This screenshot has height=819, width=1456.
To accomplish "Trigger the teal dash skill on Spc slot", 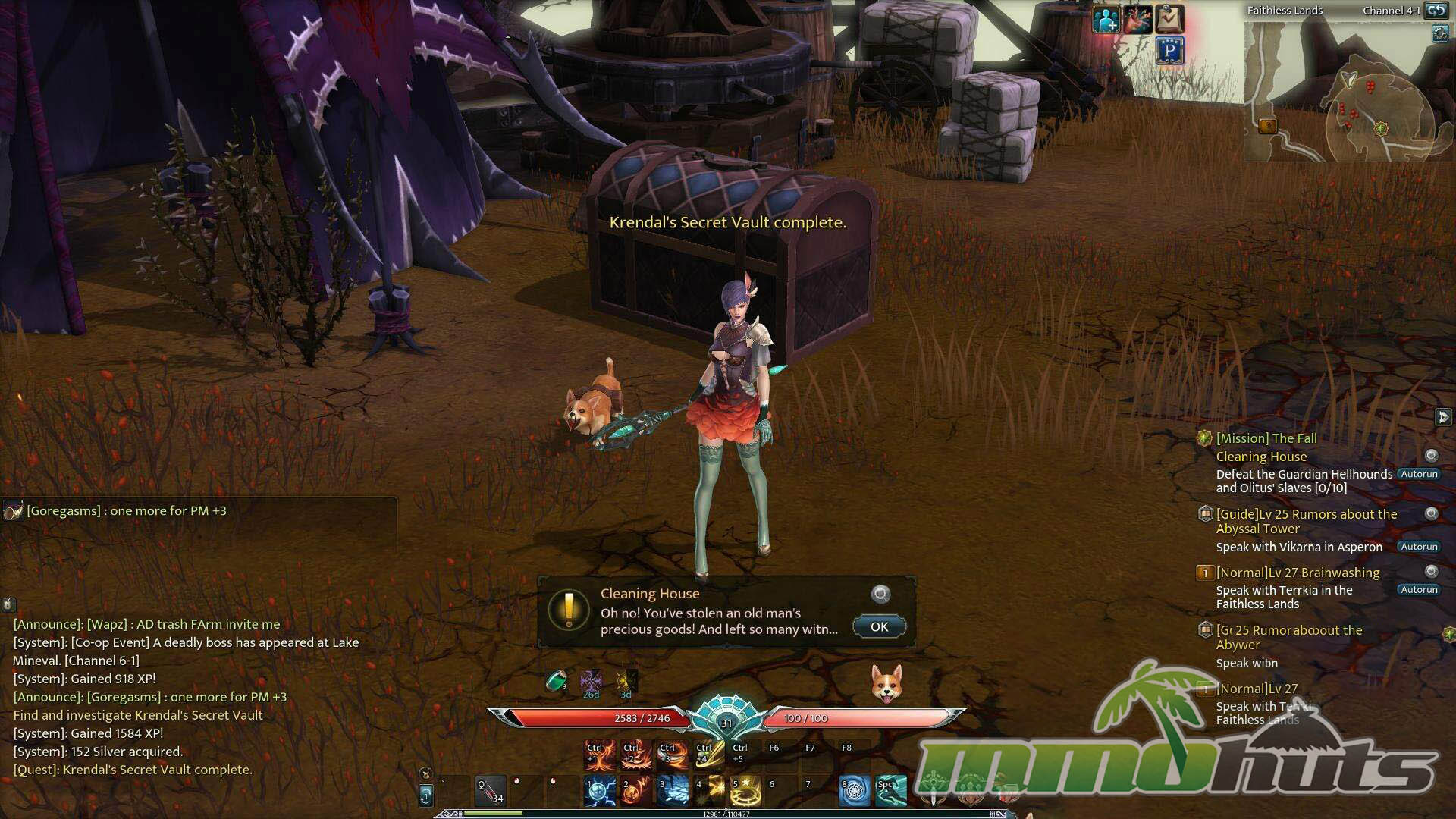I will point(890,790).
